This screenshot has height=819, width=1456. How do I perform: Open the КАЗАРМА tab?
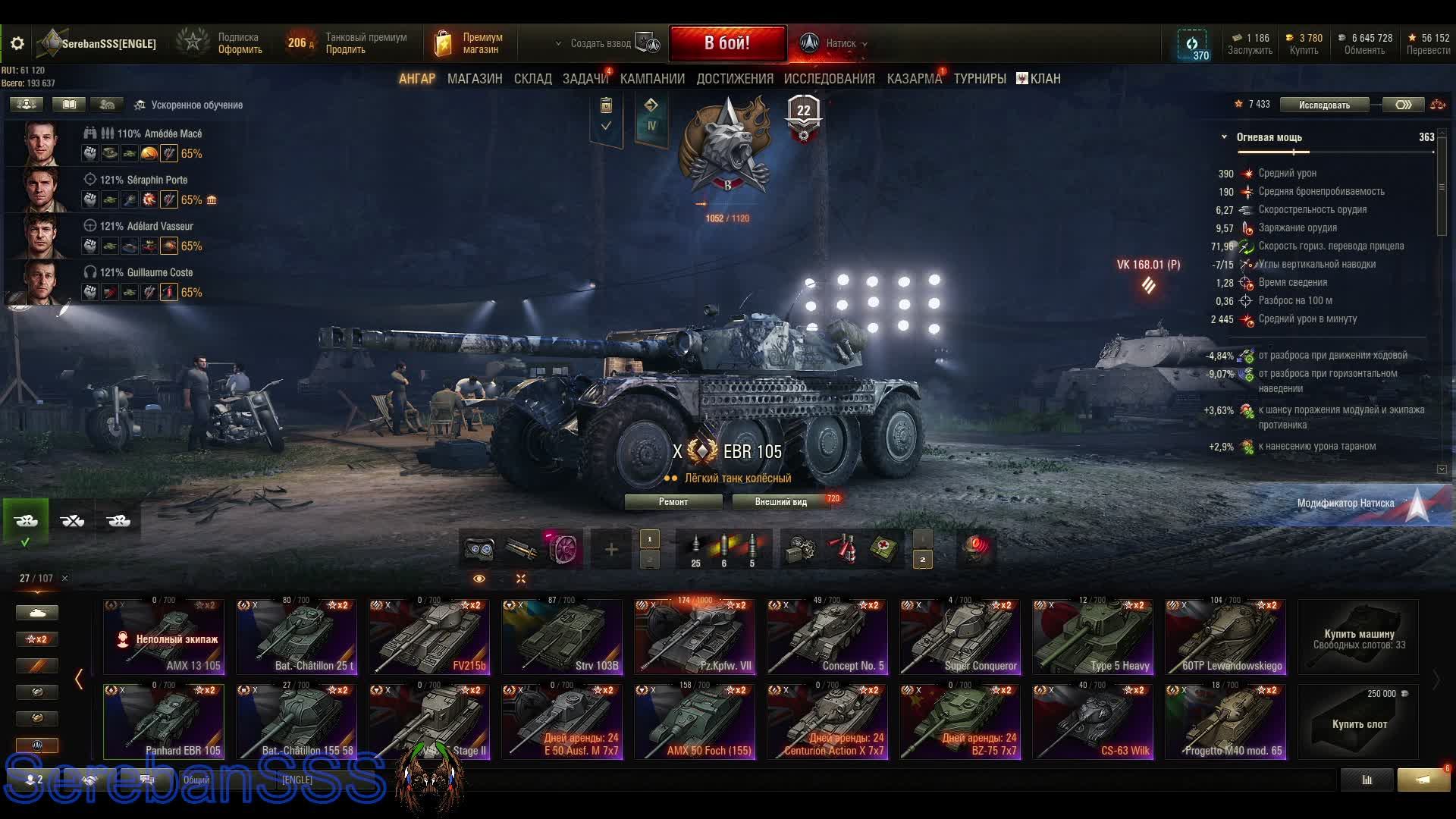click(x=914, y=79)
